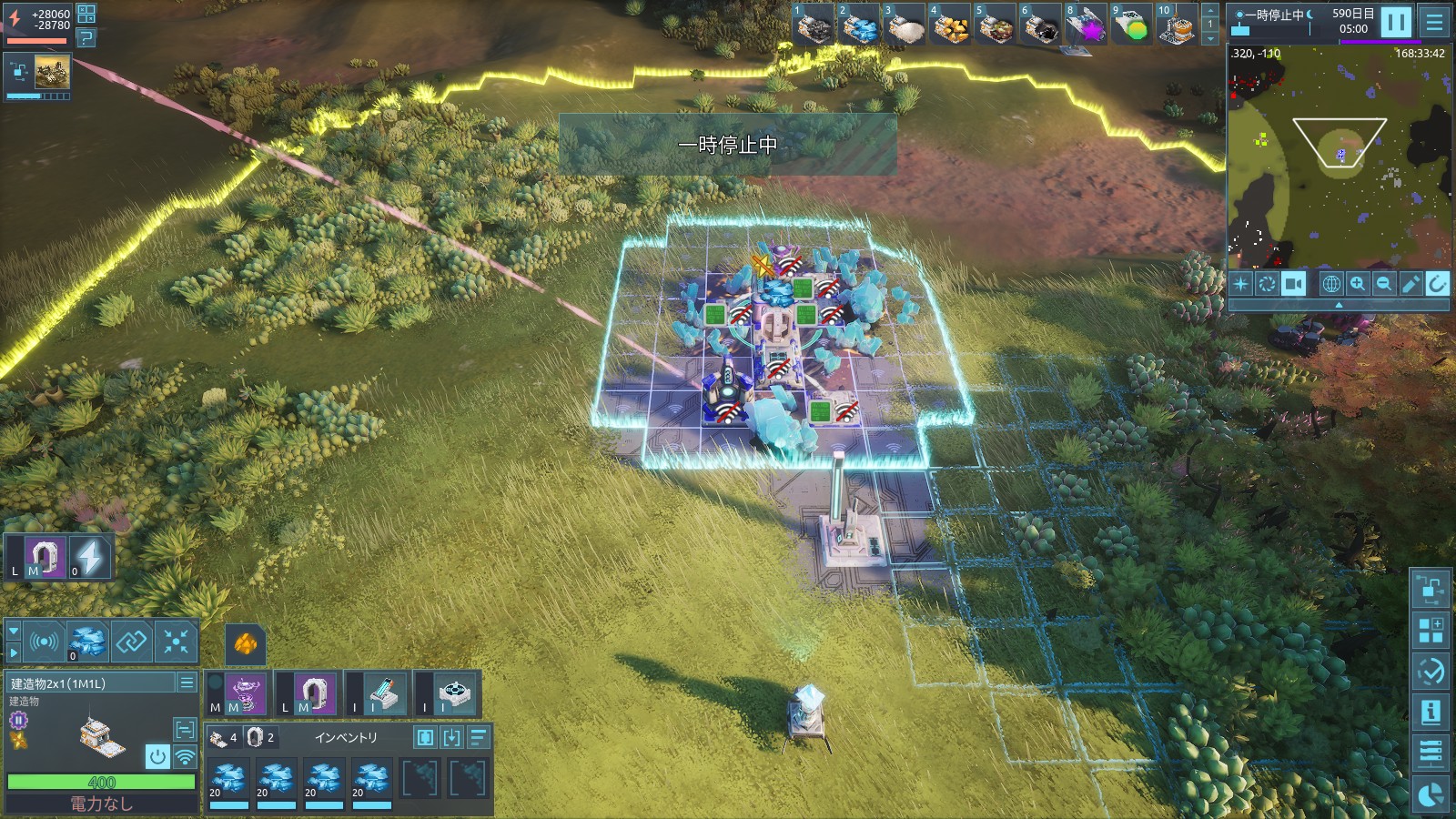Select build hotbar slot 4 with gold ore
The height and width of the screenshot is (819, 1456).
pos(951,25)
